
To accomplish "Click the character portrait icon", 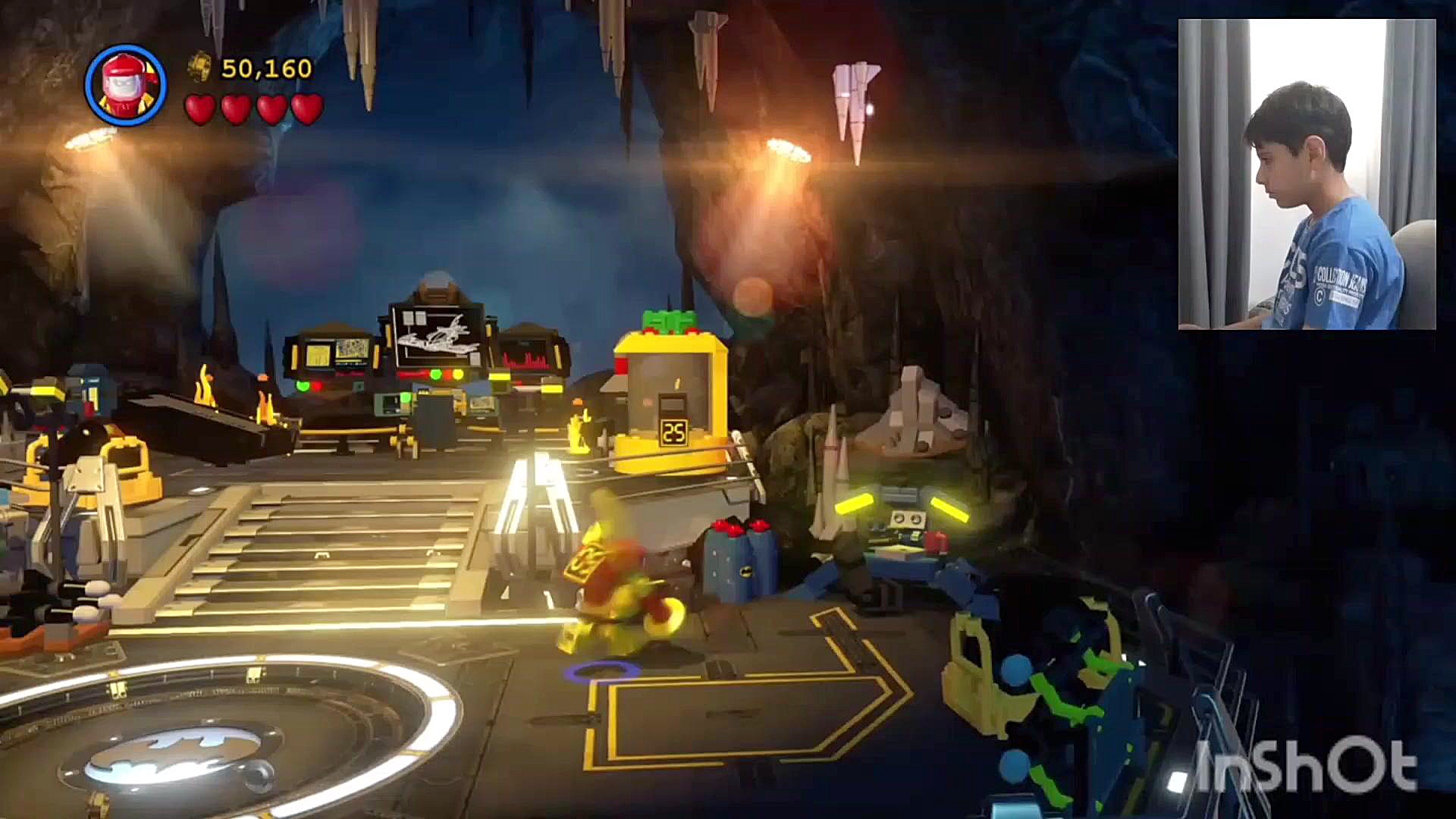I will click(x=125, y=85).
